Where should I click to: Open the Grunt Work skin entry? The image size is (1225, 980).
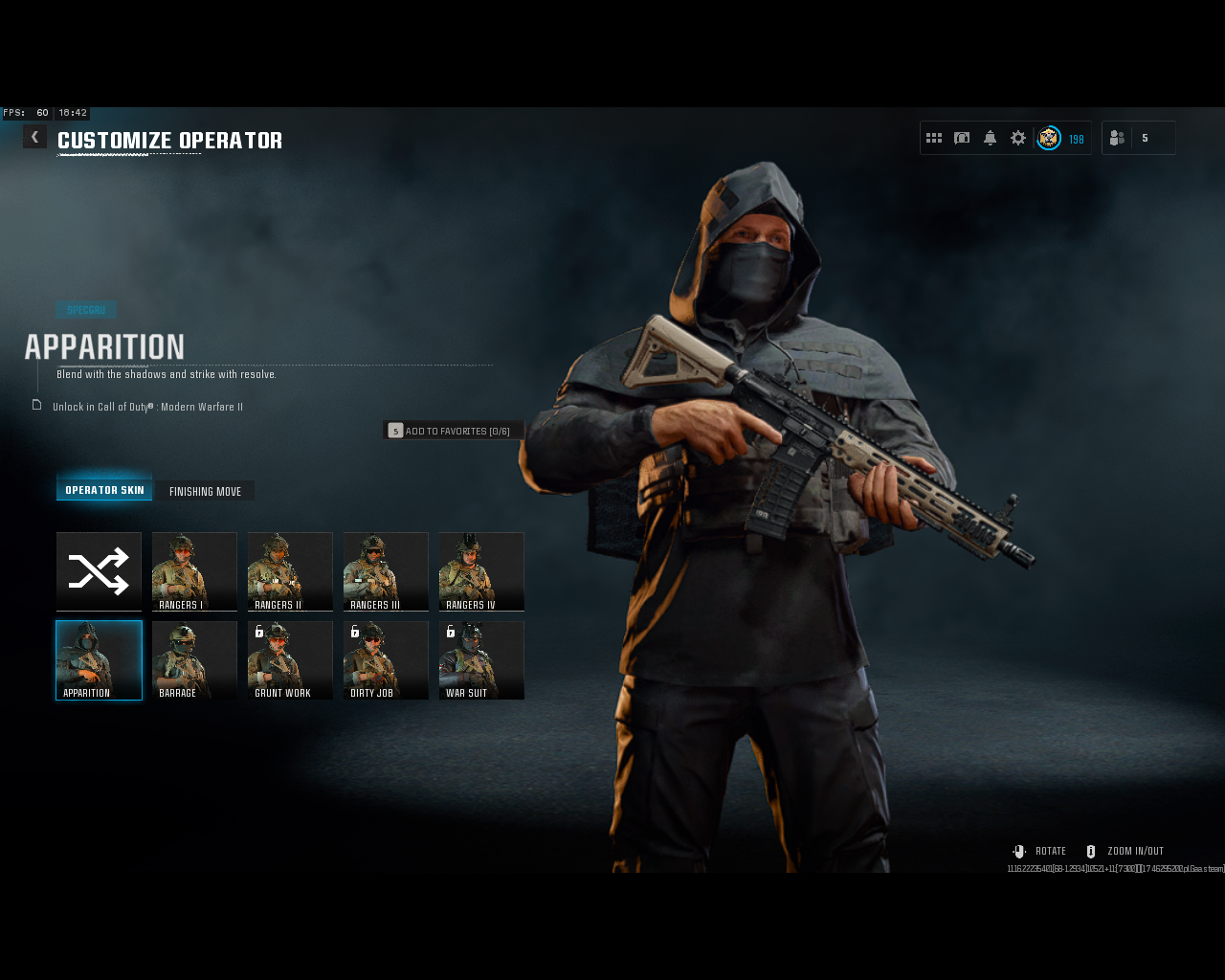click(x=290, y=660)
